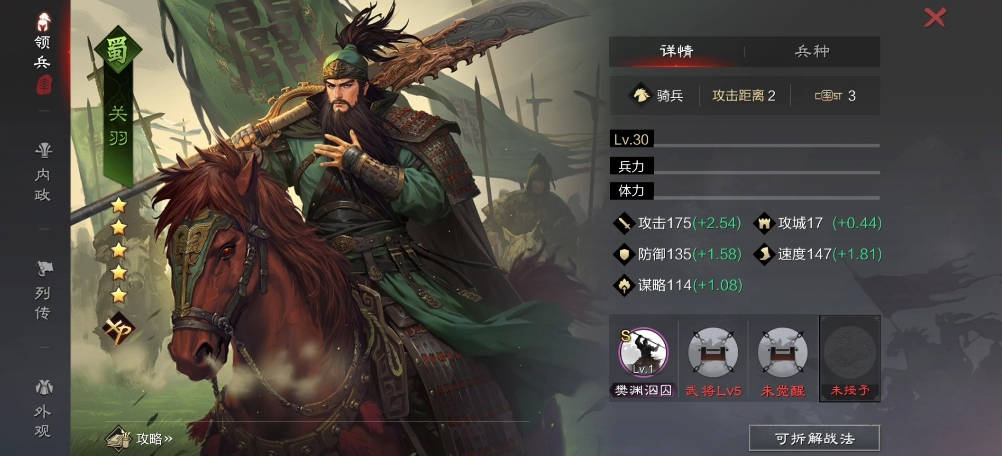This screenshot has height=456, width=1002.
Task: Open the 列传 side menu
Action: point(43,290)
